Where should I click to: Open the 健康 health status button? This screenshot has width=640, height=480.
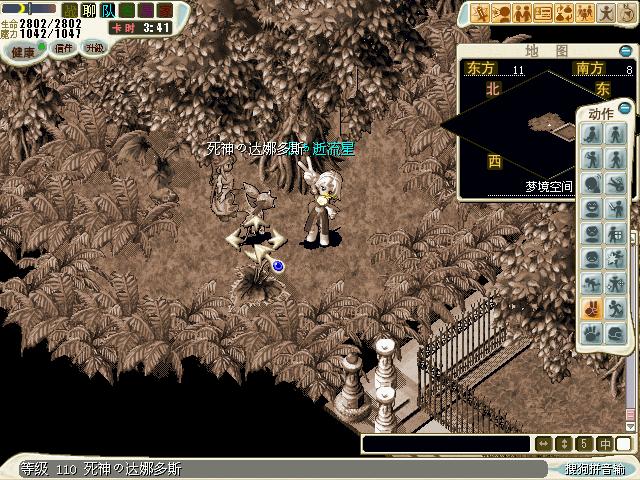22,49
